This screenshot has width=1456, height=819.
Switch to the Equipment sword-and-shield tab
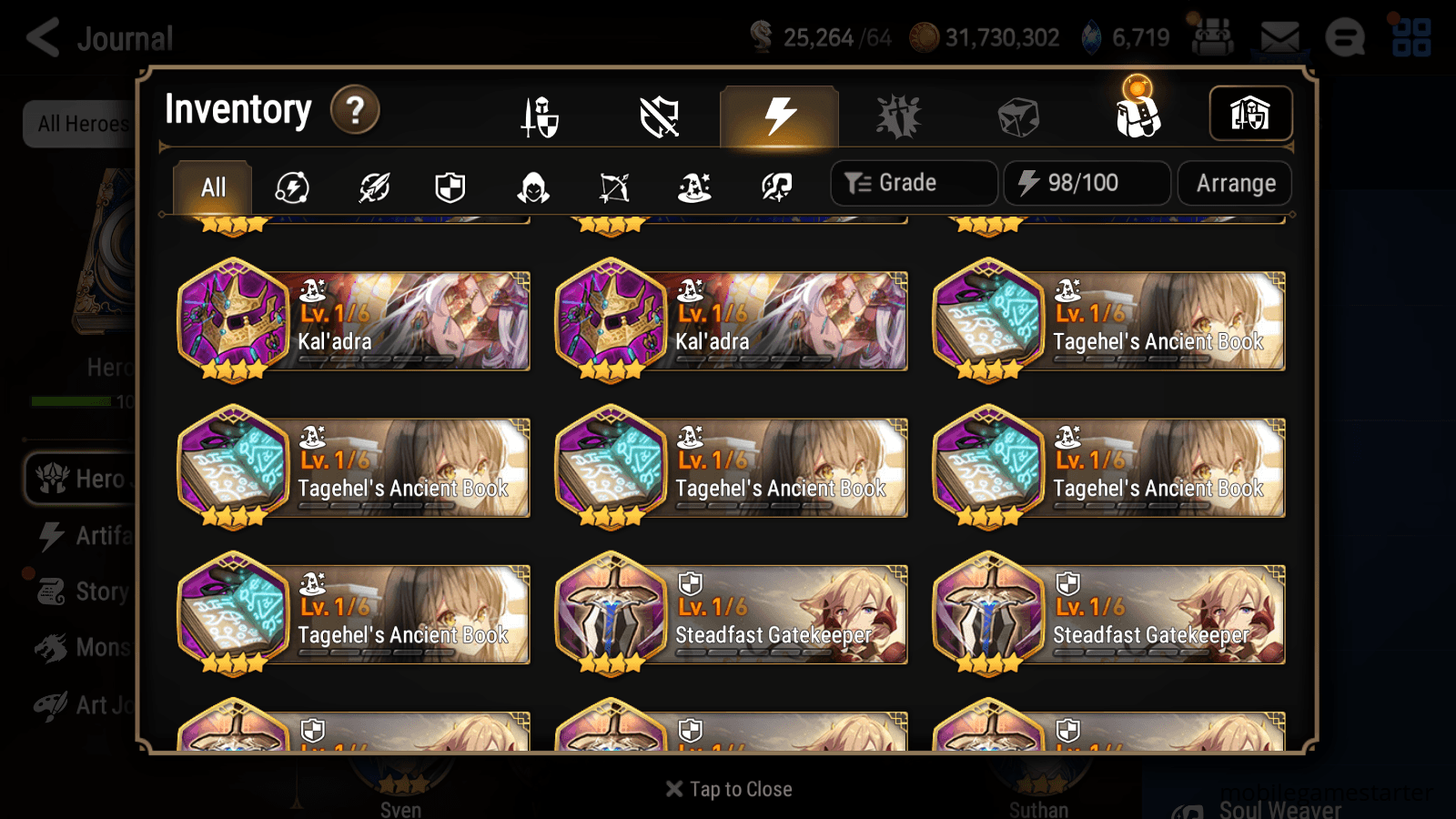click(x=541, y=116)
